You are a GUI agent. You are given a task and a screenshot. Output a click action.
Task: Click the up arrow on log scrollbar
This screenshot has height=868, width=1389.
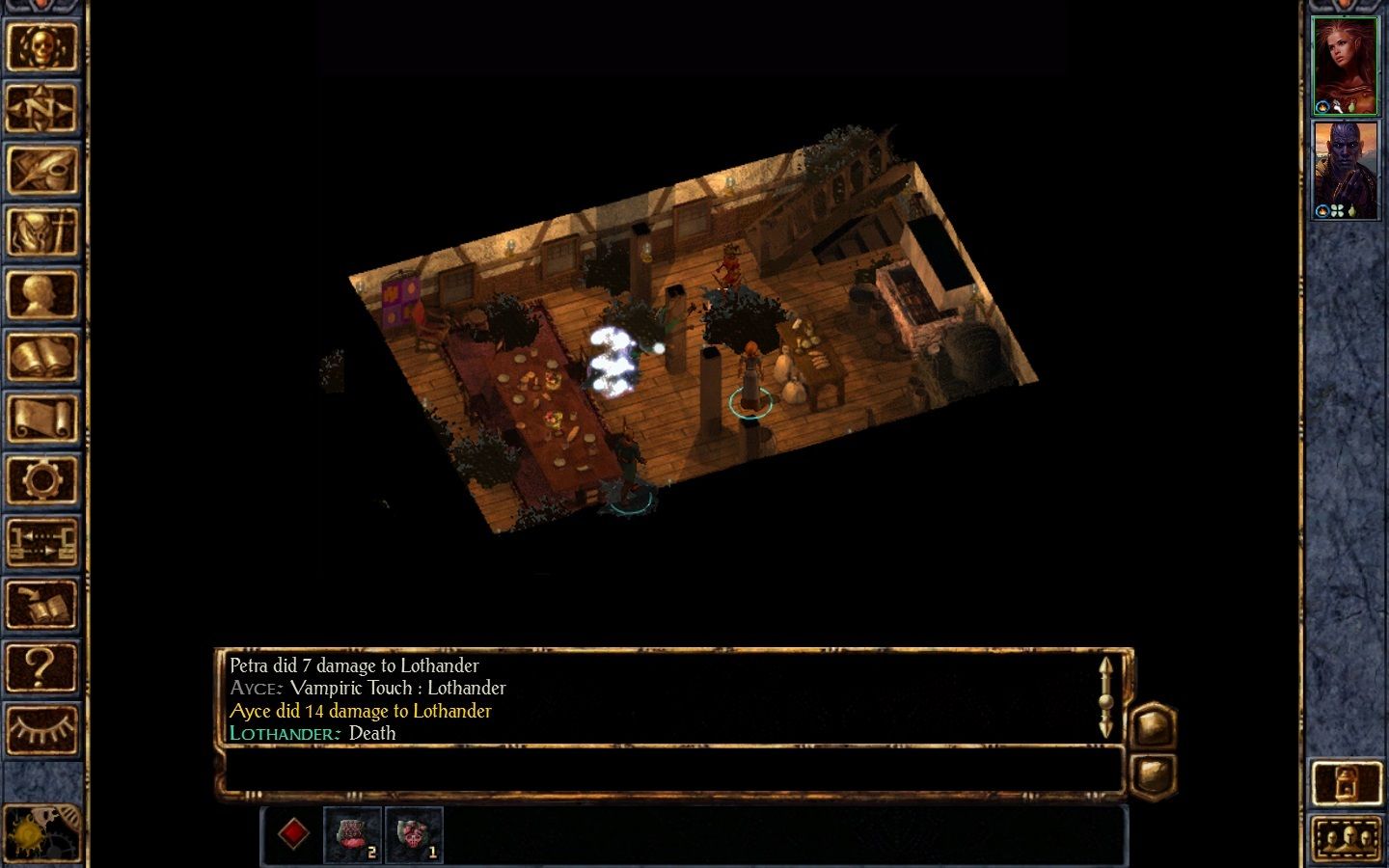click(x=1105, y=665)
